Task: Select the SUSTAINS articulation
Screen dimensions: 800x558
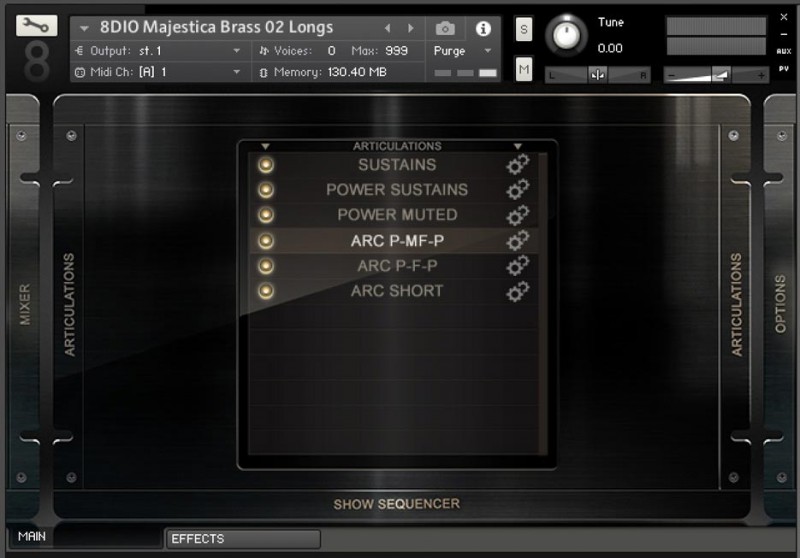Action: click(x=397, y=165)
